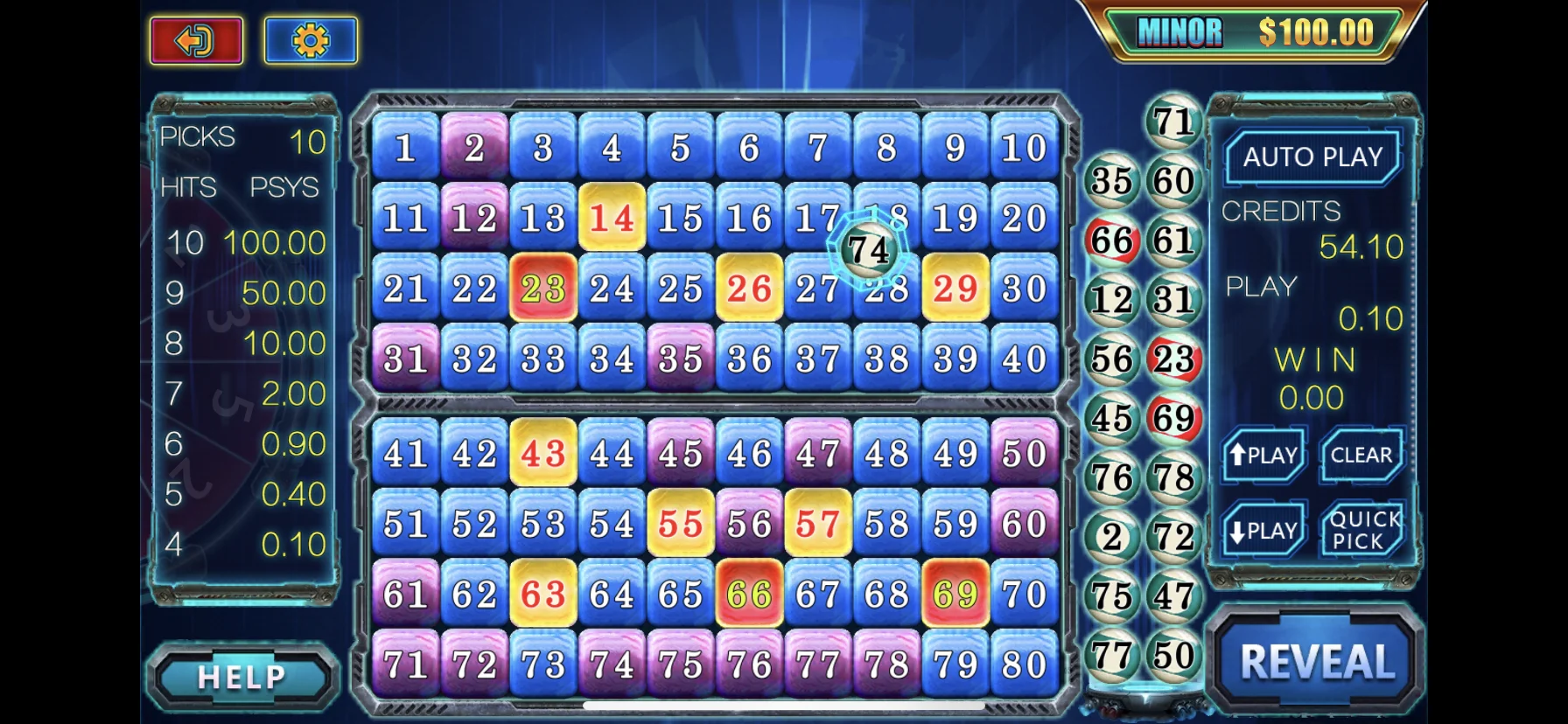
Task: Select the hit number 29 tile
Action: tap(957, 287)
